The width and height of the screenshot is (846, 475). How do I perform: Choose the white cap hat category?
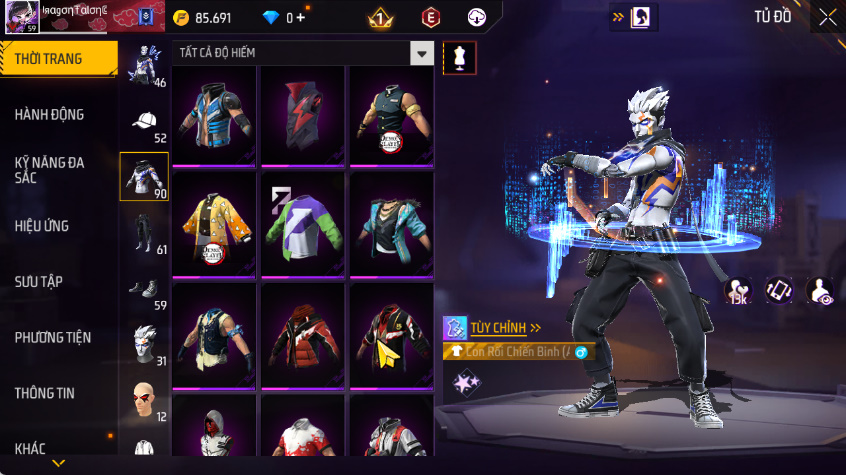145,122
